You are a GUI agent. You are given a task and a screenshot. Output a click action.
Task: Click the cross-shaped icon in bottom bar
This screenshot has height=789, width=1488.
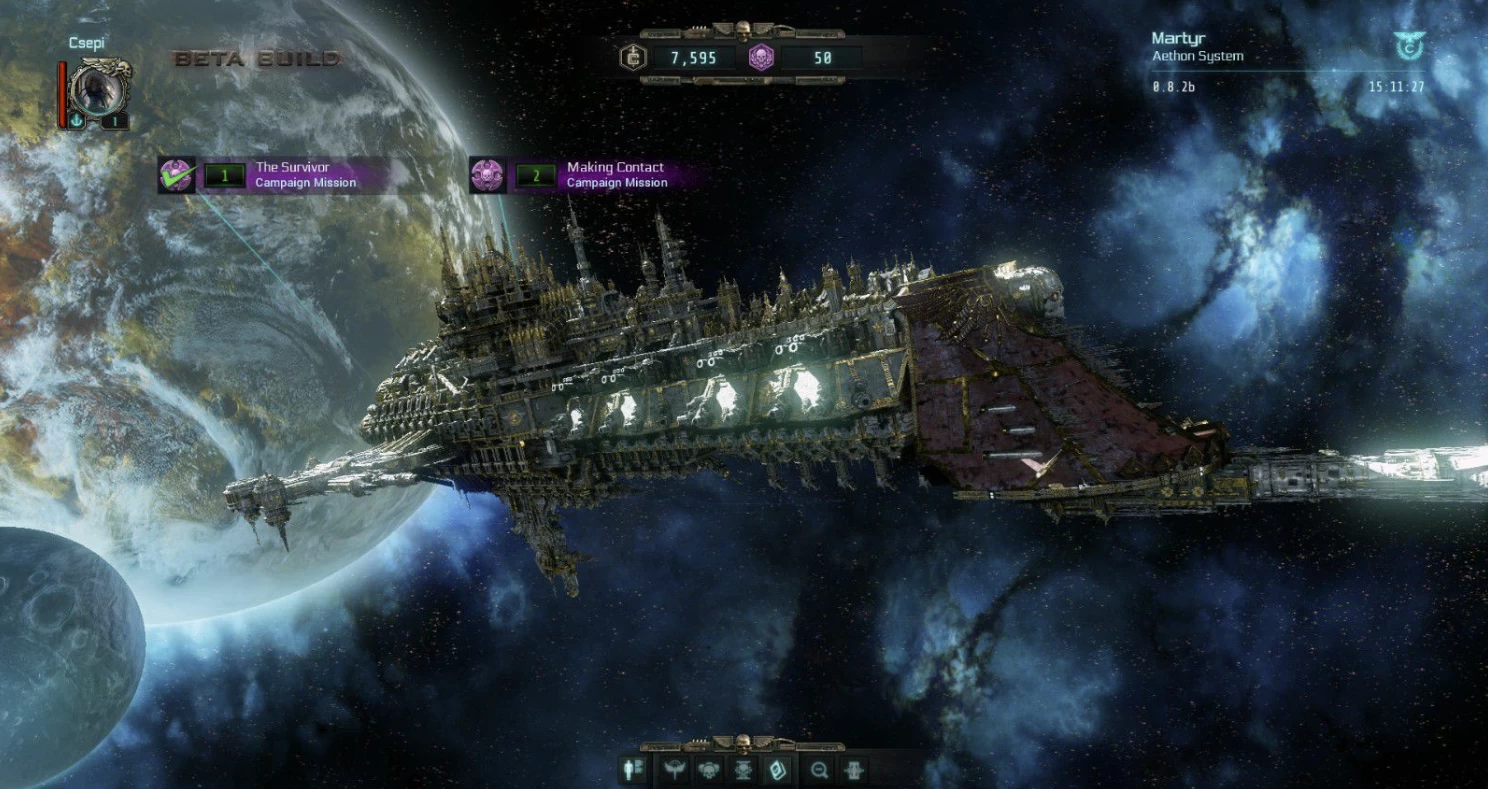point(854,770)
